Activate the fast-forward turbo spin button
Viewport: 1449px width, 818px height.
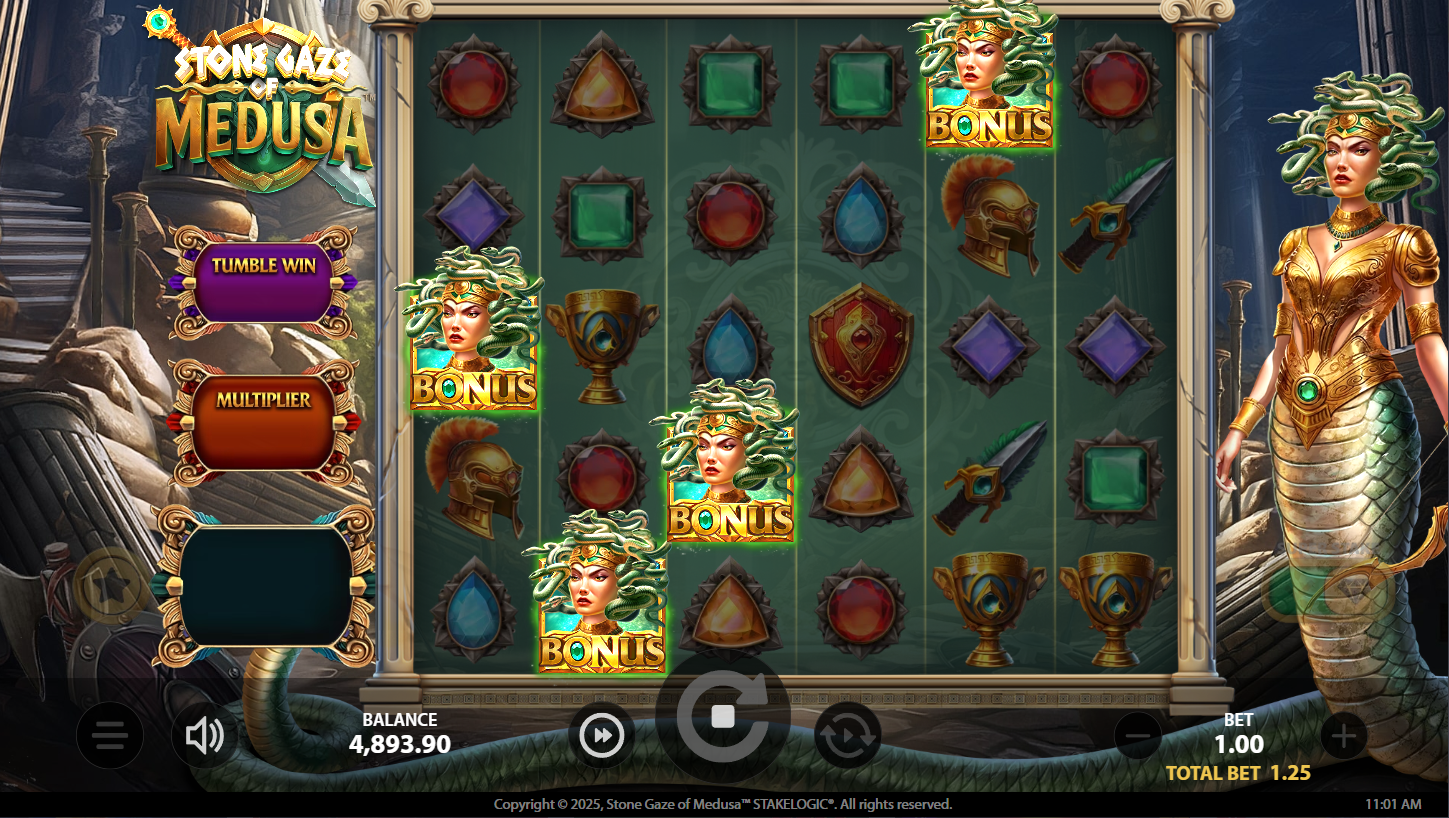(602, 736)
